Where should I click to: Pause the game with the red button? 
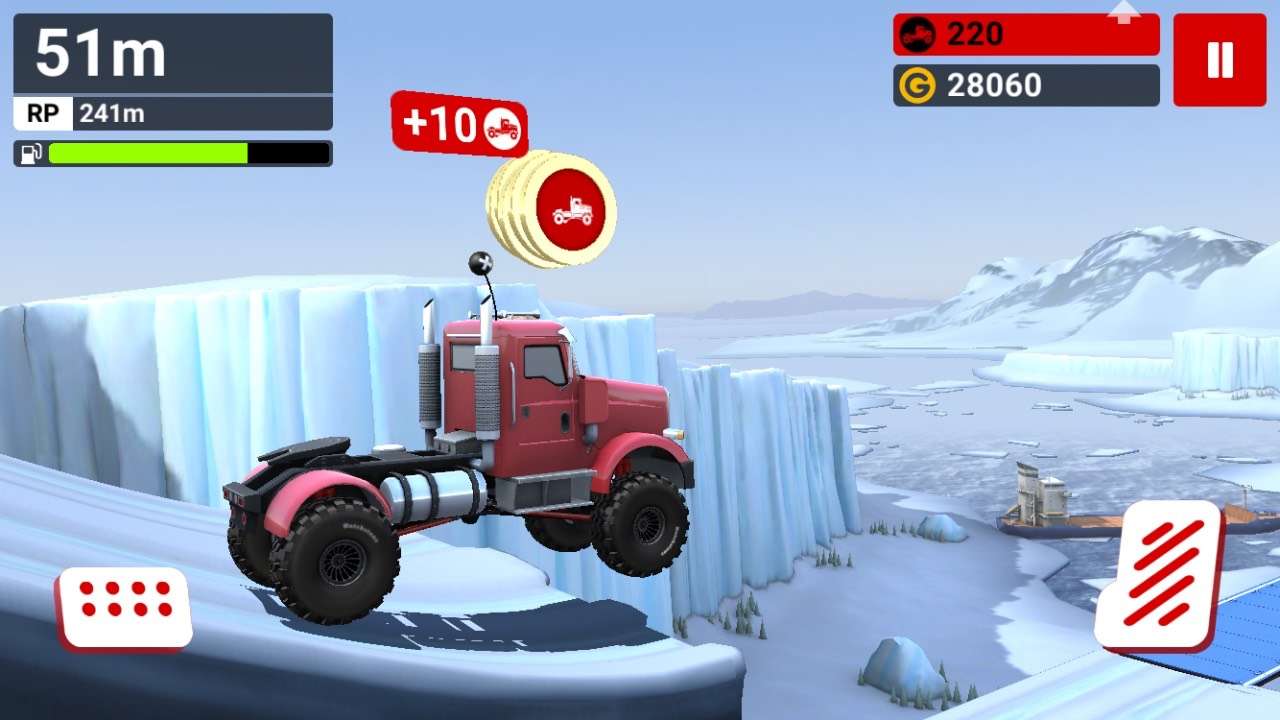[1219, 60]
